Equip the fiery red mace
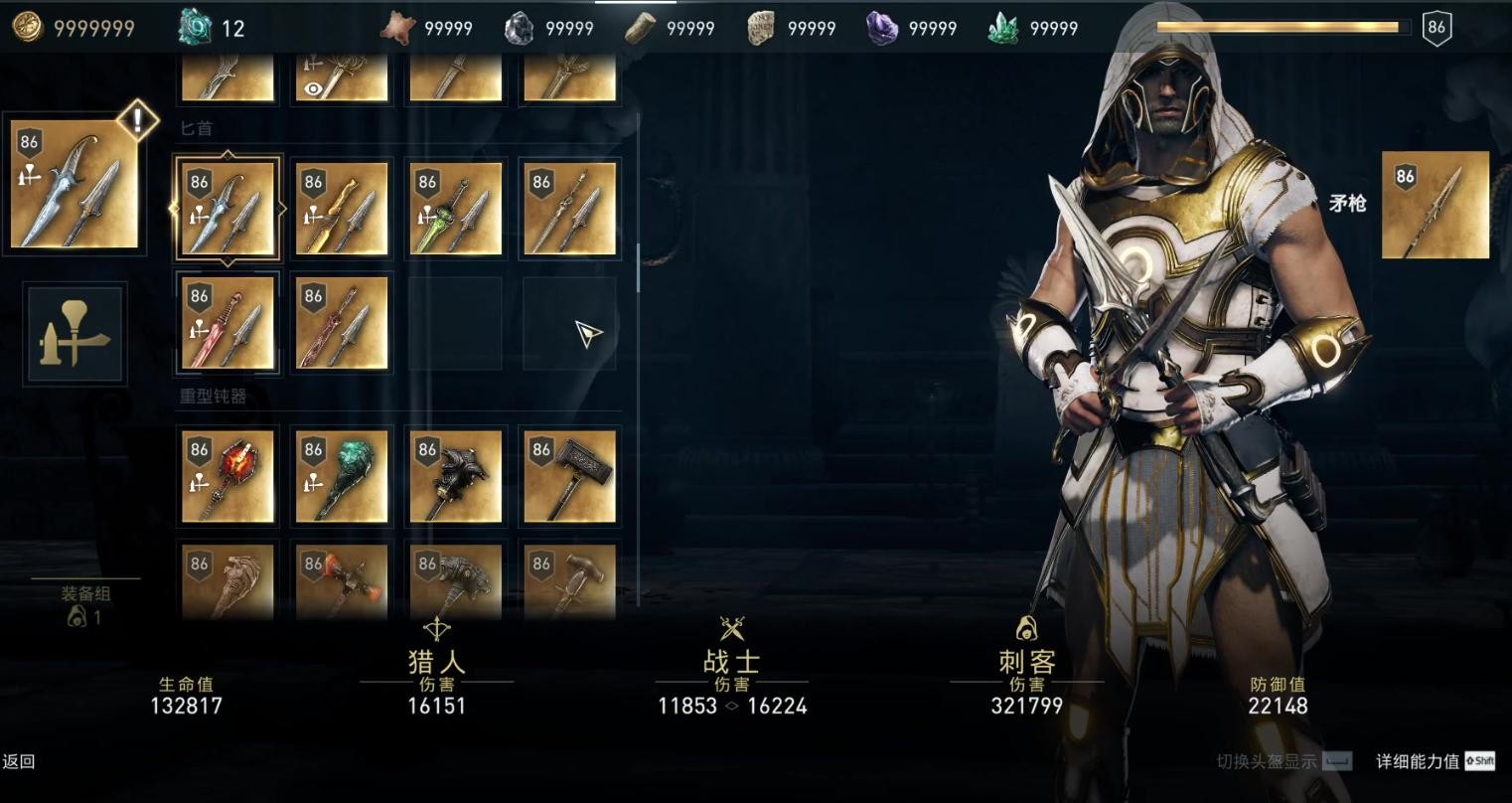The width and height of the screenshot is (1512, 803). point(227,475)
